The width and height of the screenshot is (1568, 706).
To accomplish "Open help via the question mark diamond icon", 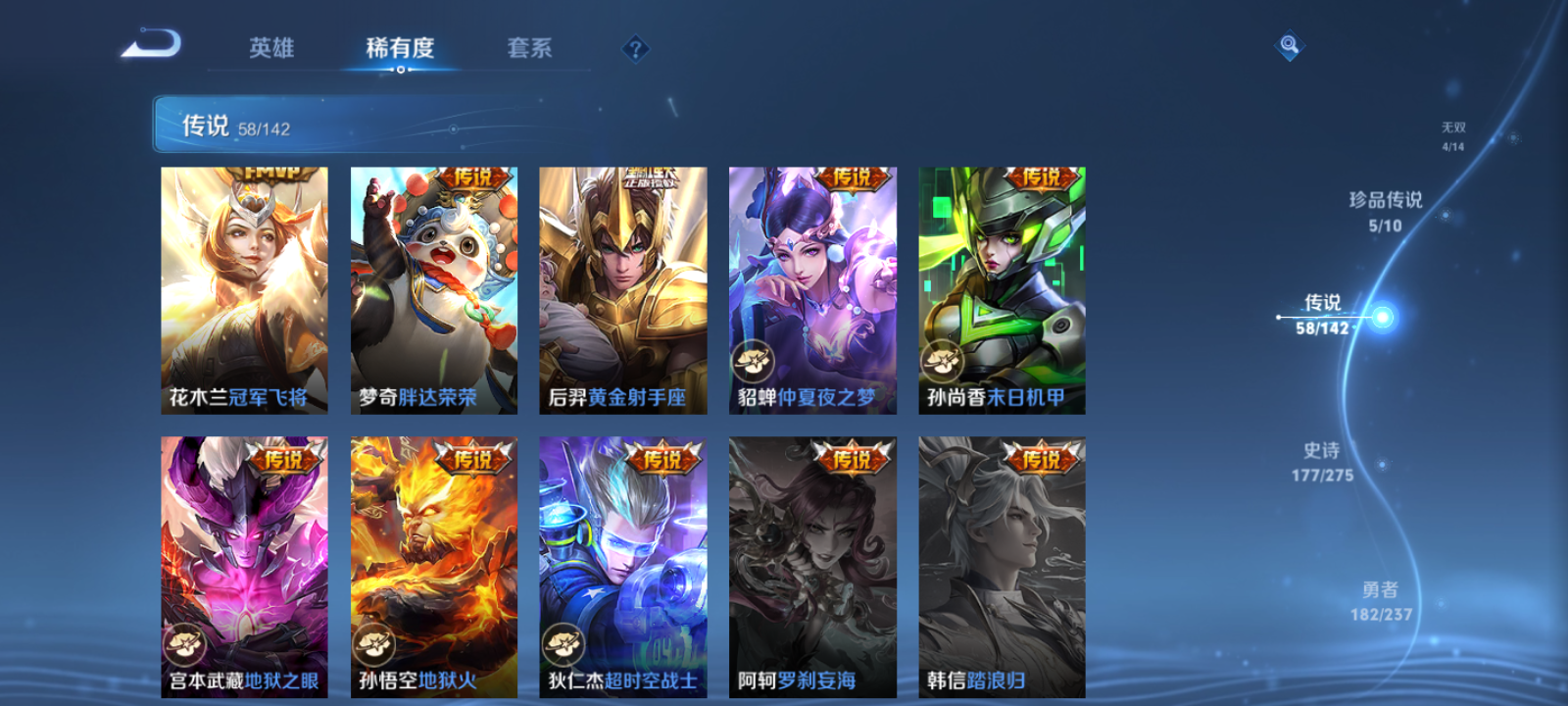I will pos(637,46).
